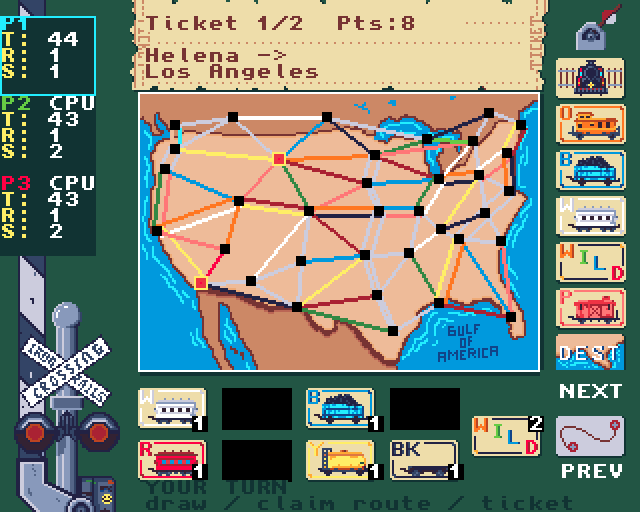Take the face-up WILD card from the market
This screenshot has width=640, height=512.
coord(590,261)
